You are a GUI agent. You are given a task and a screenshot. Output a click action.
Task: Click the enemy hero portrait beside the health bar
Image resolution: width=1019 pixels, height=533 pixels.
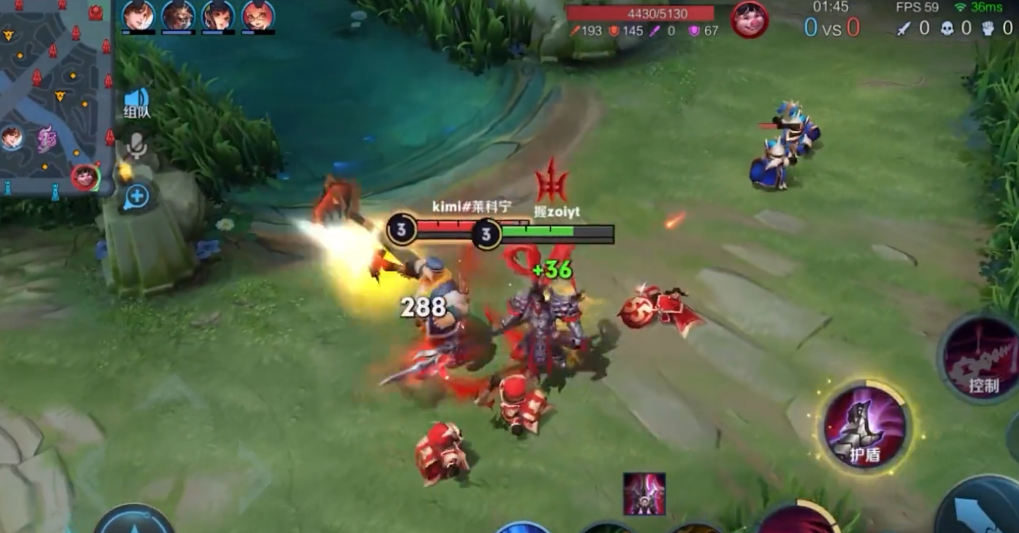[x=749, y=19]
